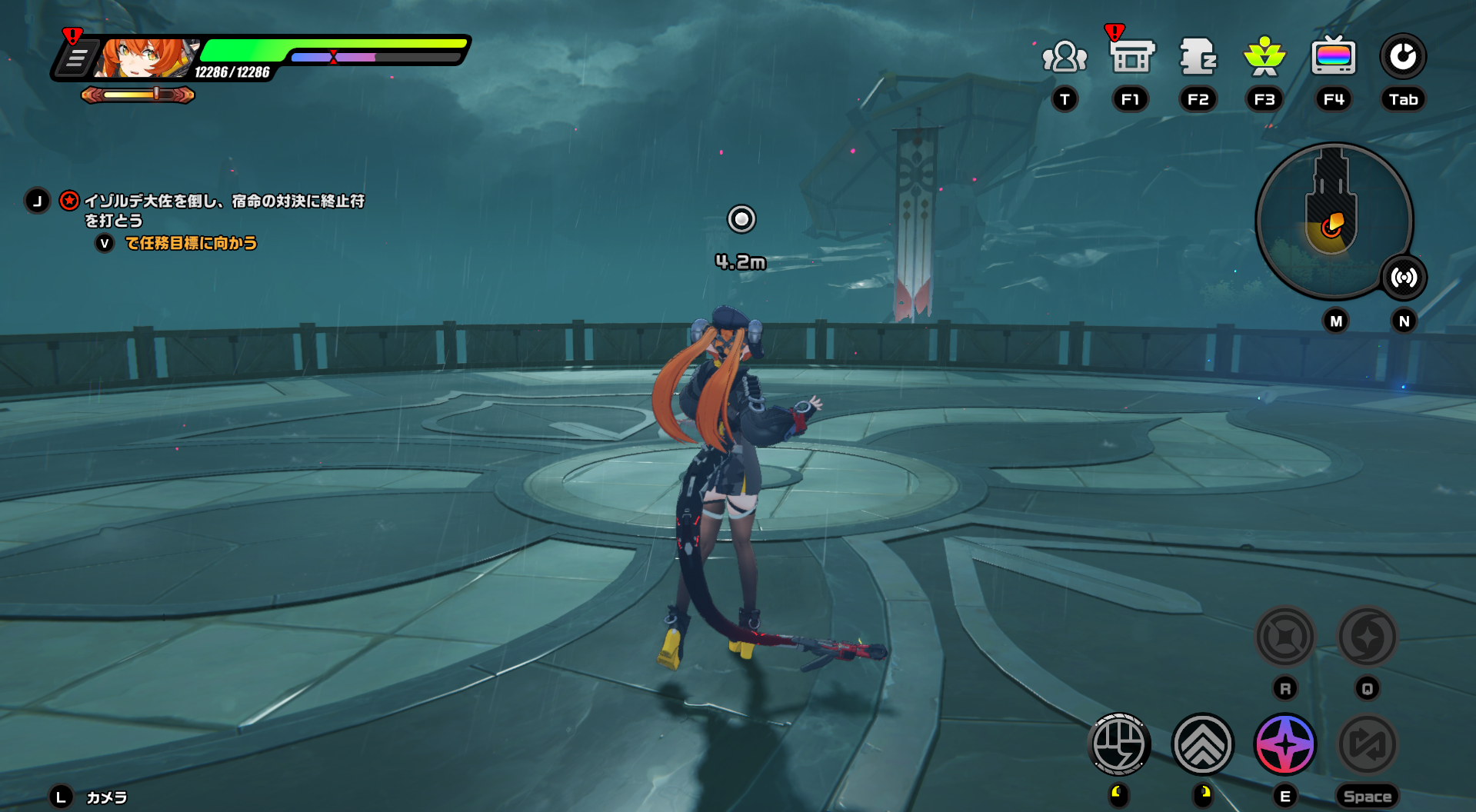Head to the mission target via orange link
Screen dimensions: 1476x812
click(x=191, y=244)
